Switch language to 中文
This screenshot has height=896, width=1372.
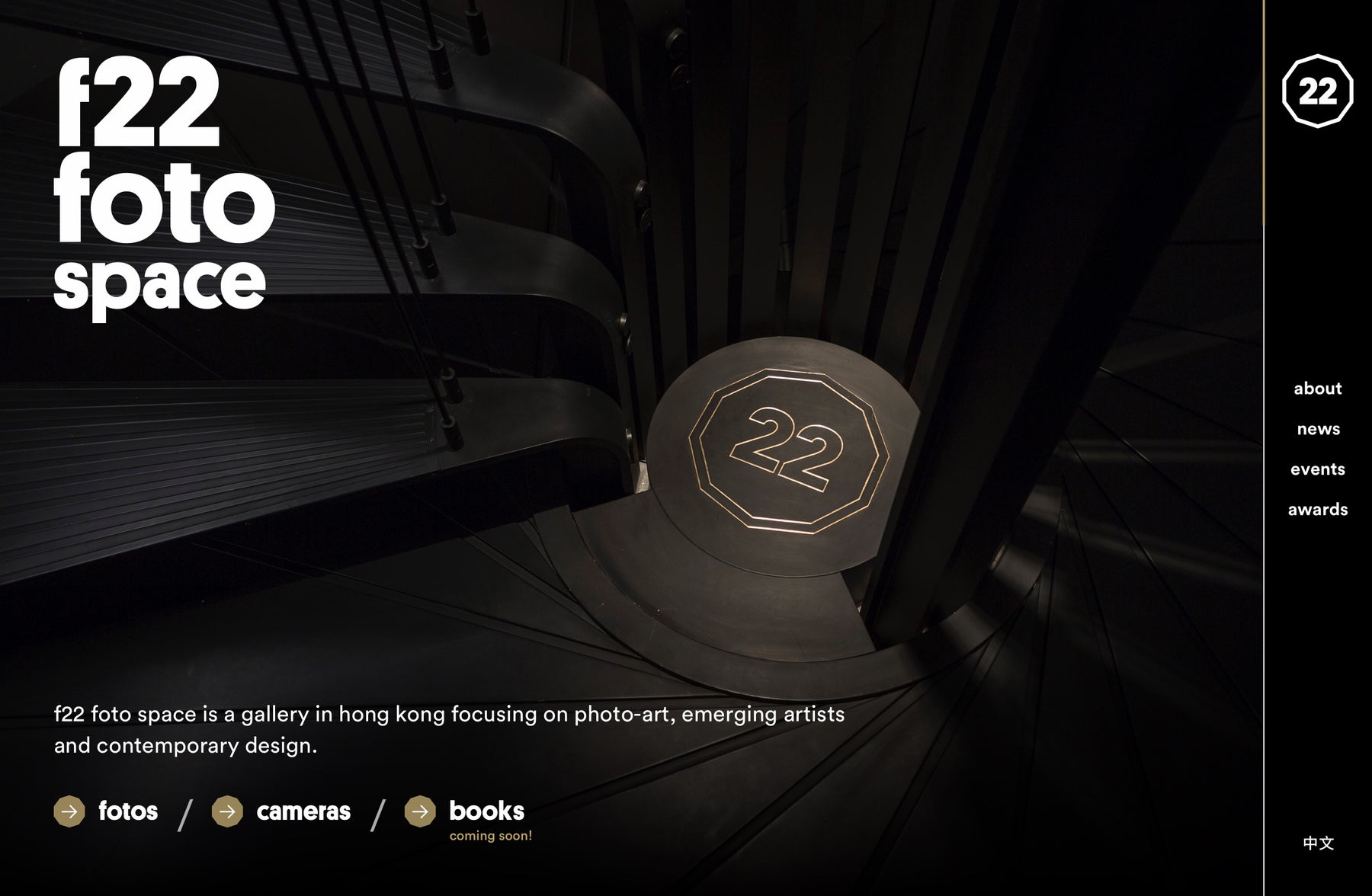[x=1318, y=843]
